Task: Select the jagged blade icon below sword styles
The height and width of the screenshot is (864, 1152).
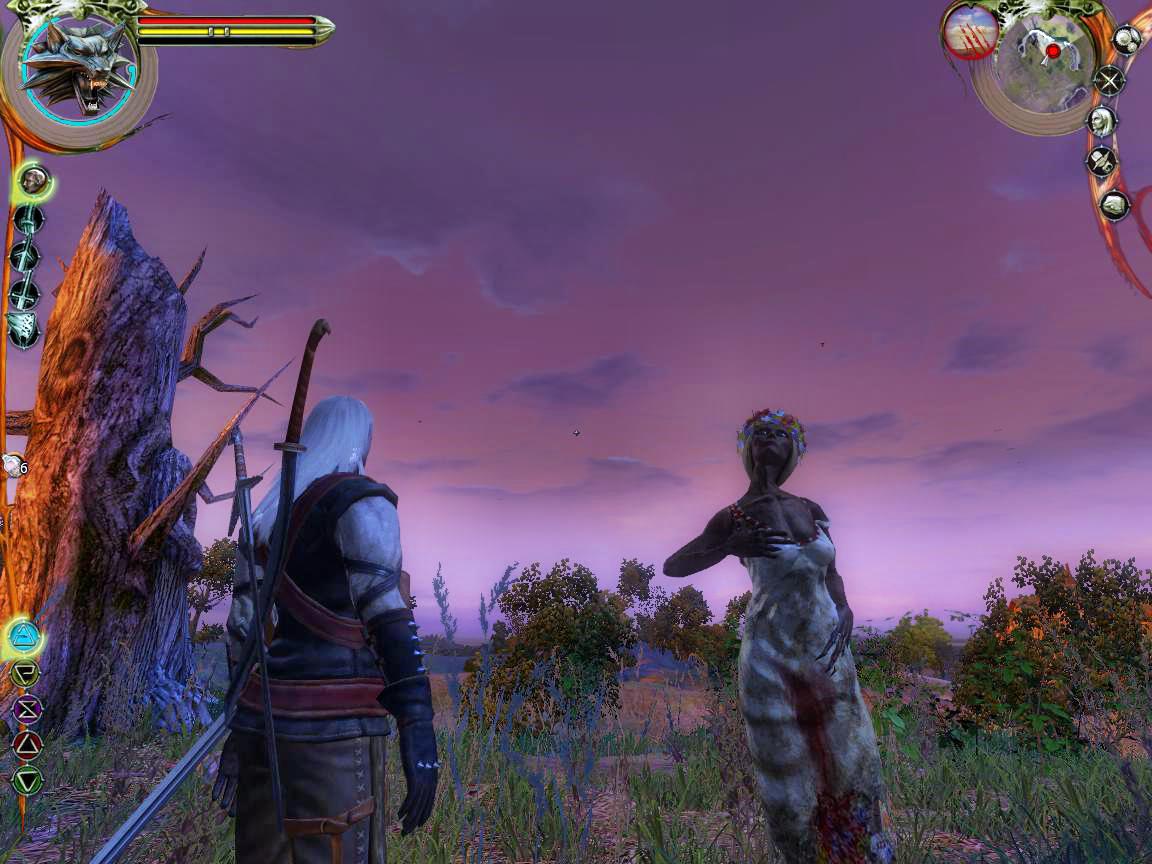Action: pyautogui.click(x=22, y=328)
